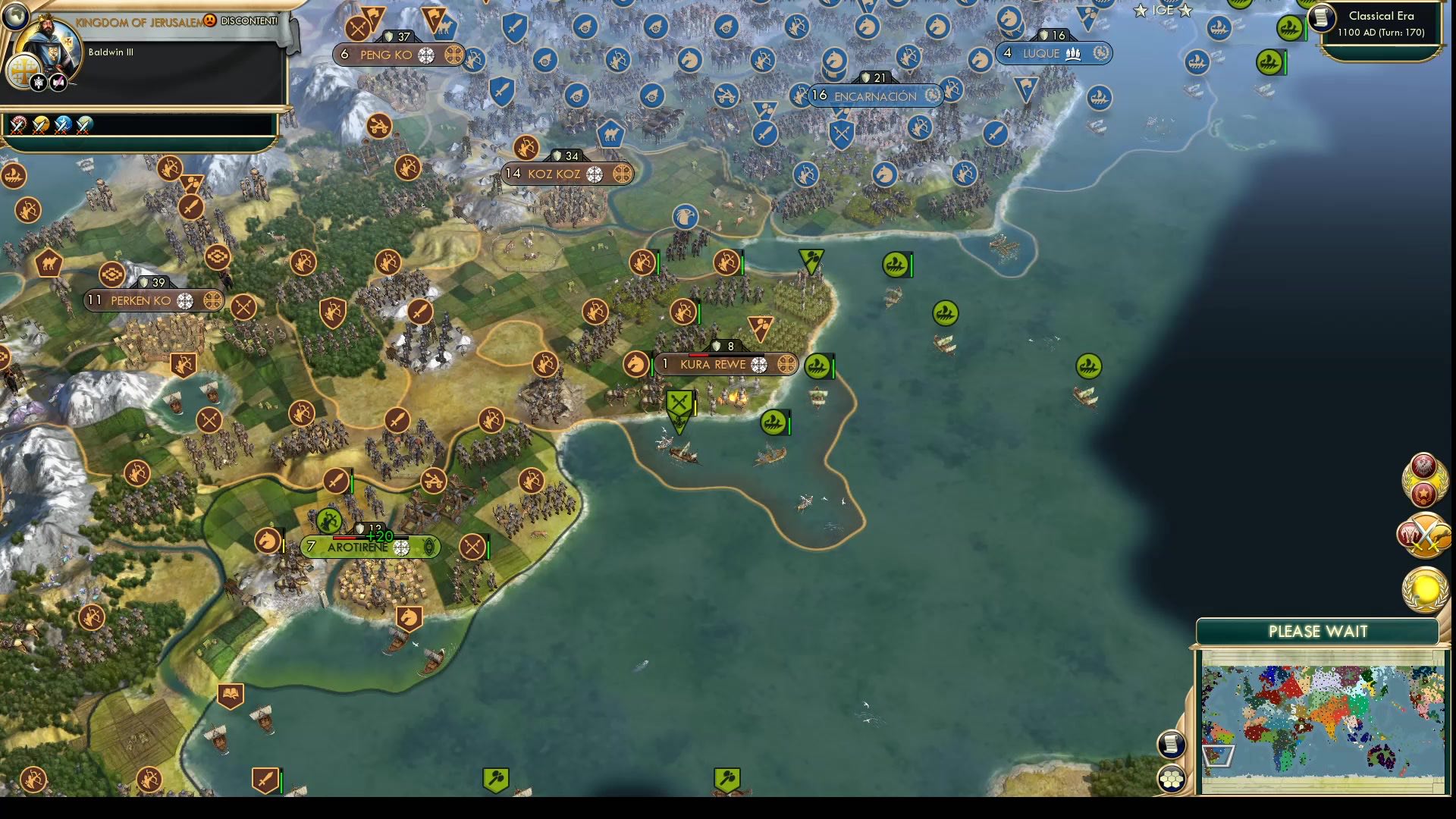Click the globe icon above the leader portrait

point(15,17)
